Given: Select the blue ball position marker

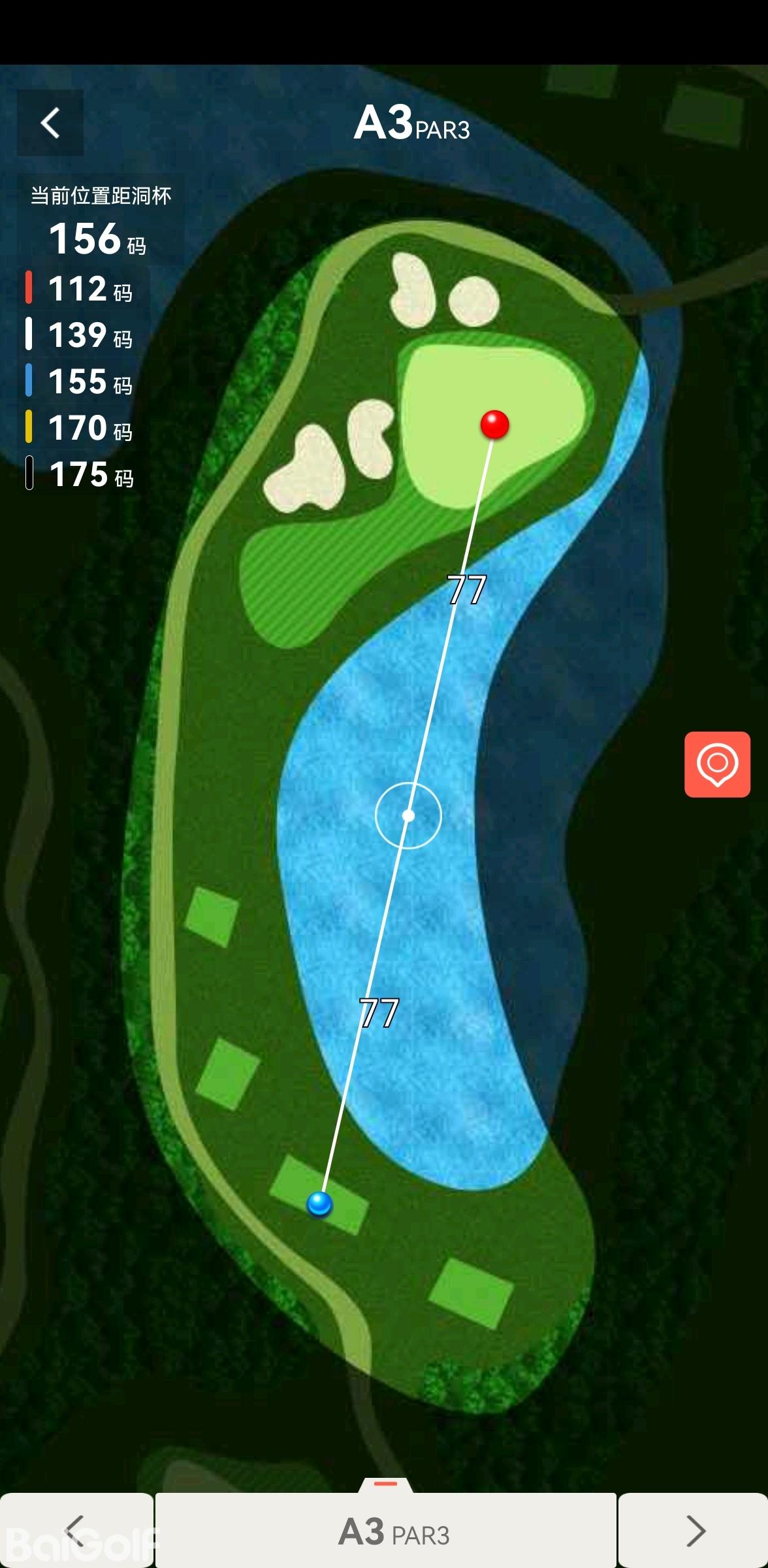Looking at the screenshot, I should [319, 1203].
